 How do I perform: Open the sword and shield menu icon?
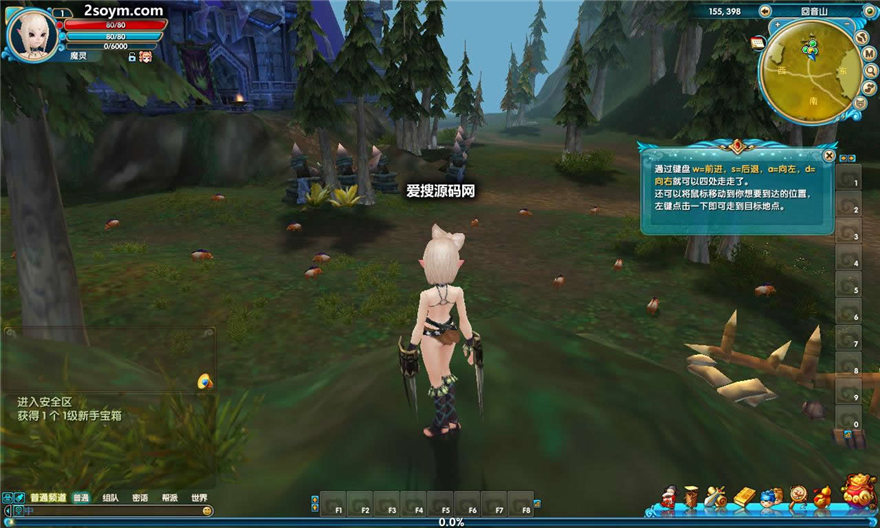pyautogui.click(x=716, y=496)
